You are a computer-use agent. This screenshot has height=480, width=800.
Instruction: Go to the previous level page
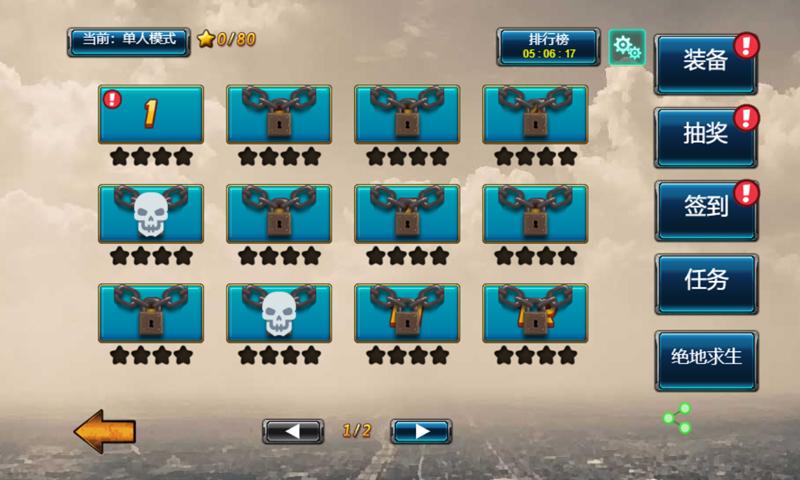click(293, 431)
